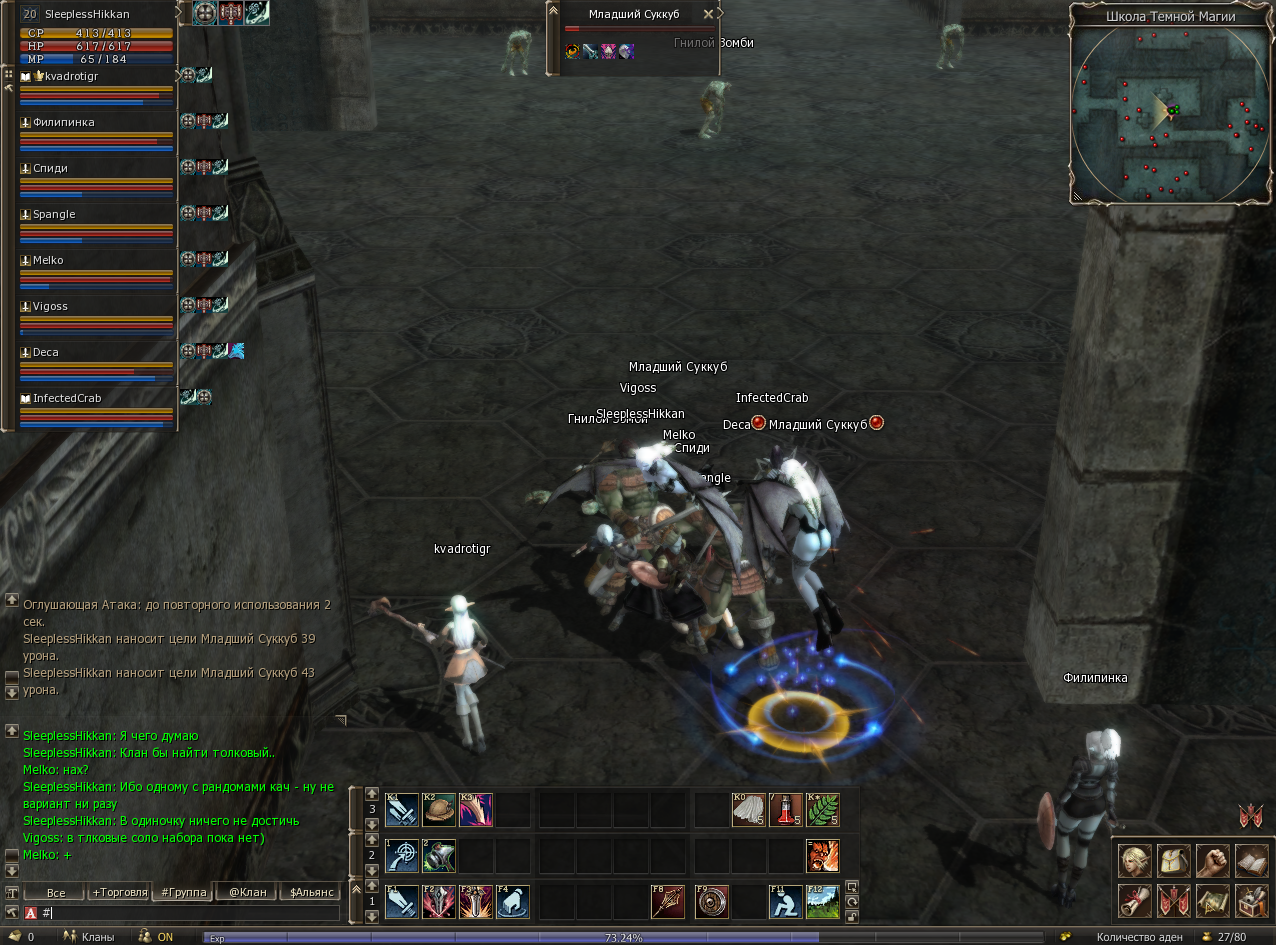Image resolution: width=1276 pixels, height=945 pixels.
Task: Activate the F9 shield skill
Action: click(x=712, y=902)
